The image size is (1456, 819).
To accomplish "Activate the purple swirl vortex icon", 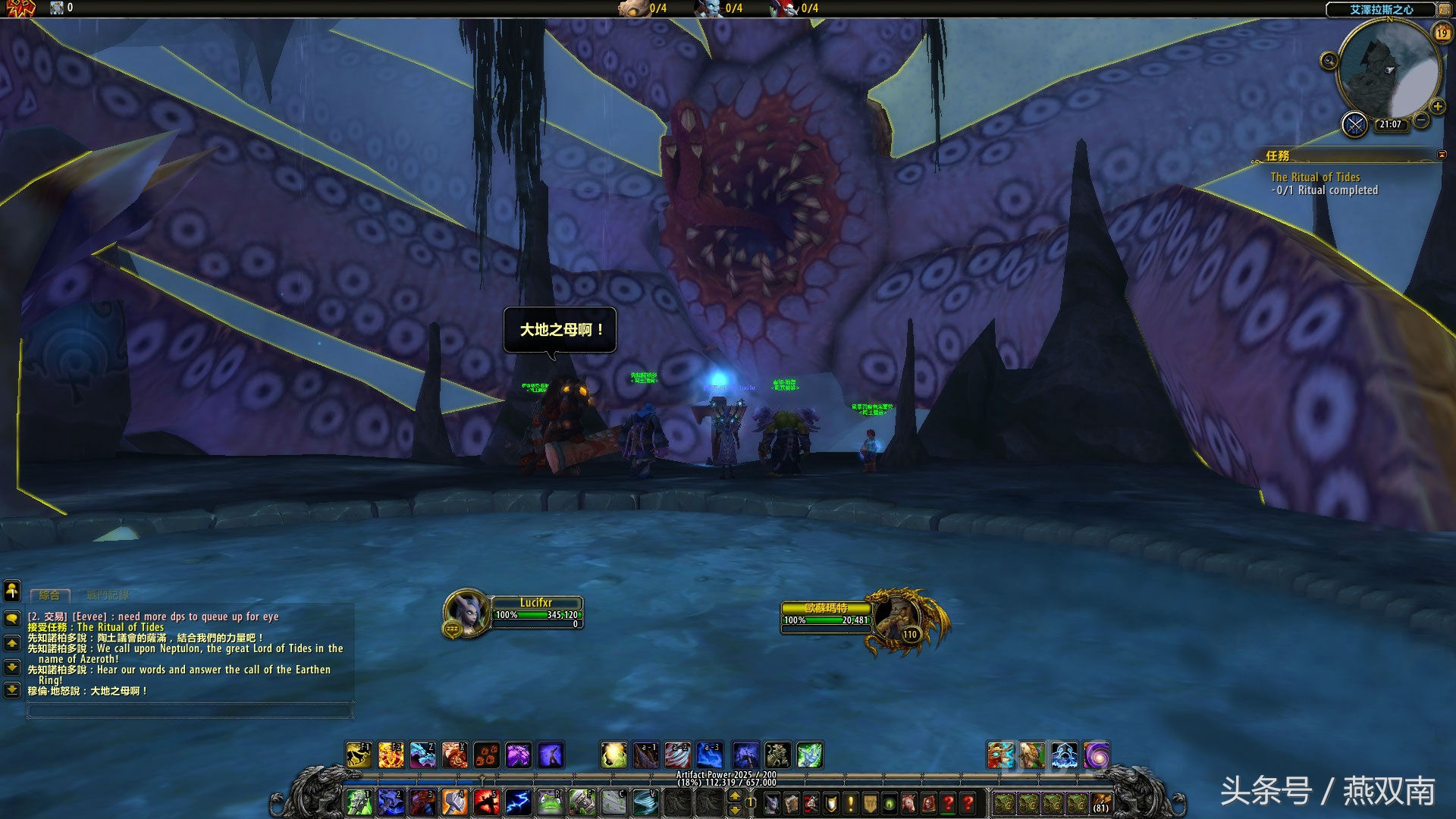I will tap(1096, 755).
